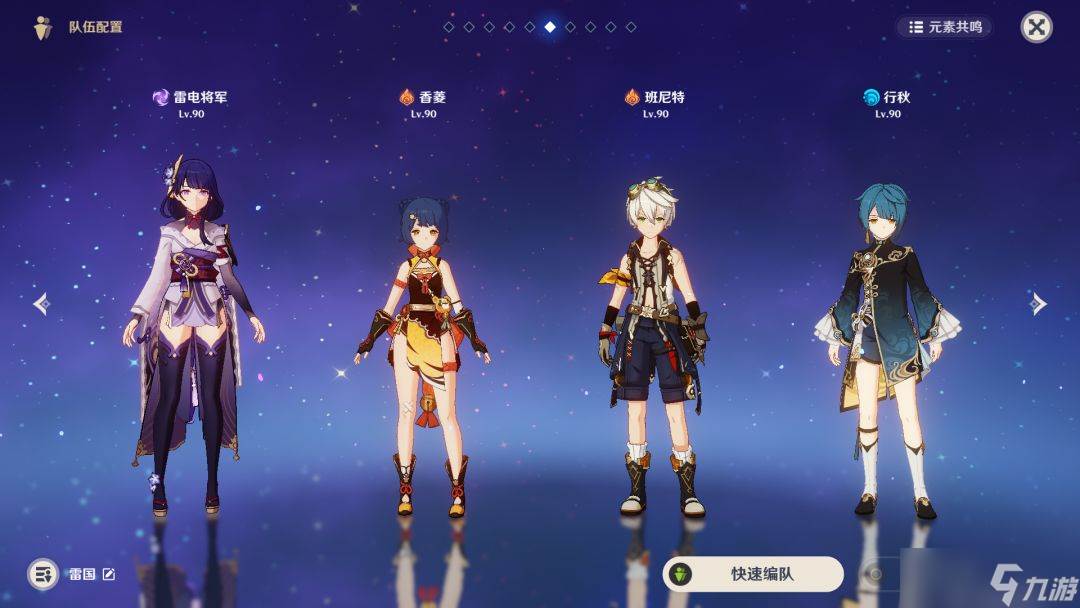Open the 元素共鸣 elemental resonance panel
Viewport: 1080px width, 608px height.
(944, 27)
